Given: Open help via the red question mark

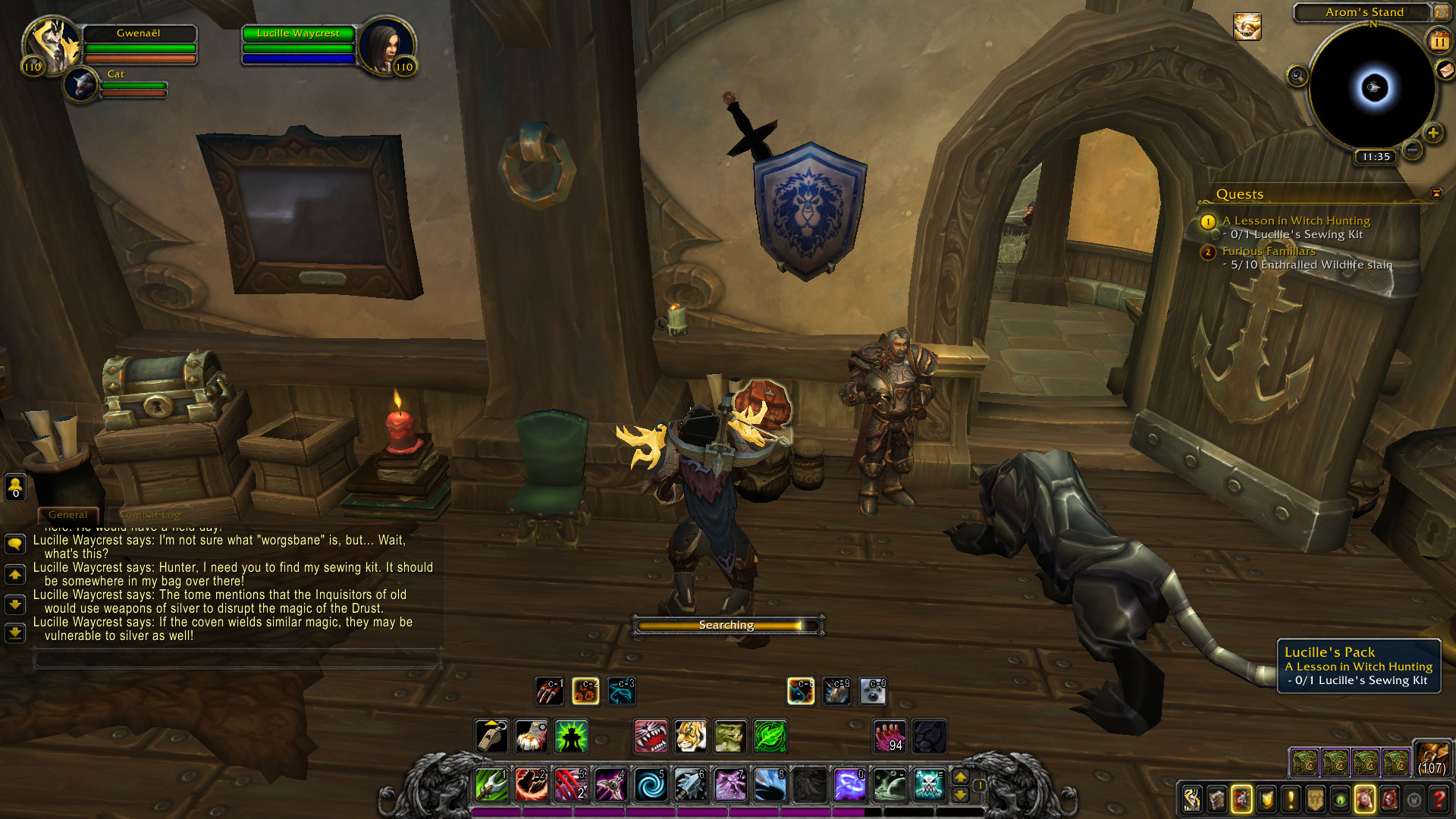Looking at the screenshot, I should pyautogui.click(x=1438, y=799).
